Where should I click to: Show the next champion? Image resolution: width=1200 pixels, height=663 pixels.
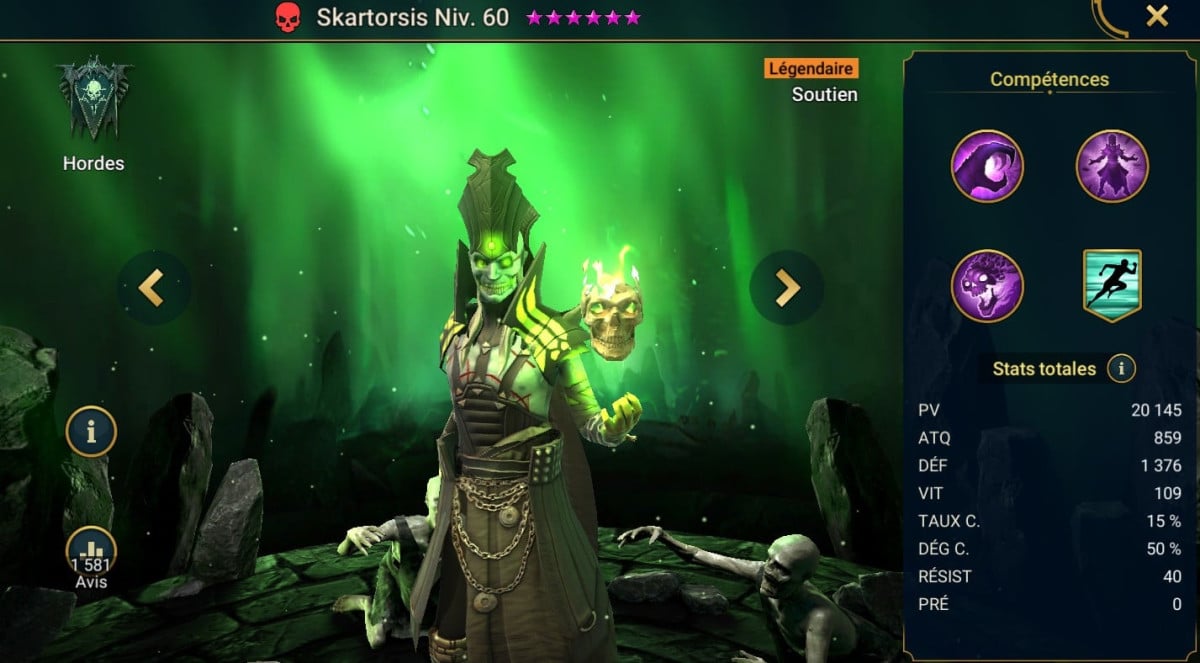click(787, 287)
